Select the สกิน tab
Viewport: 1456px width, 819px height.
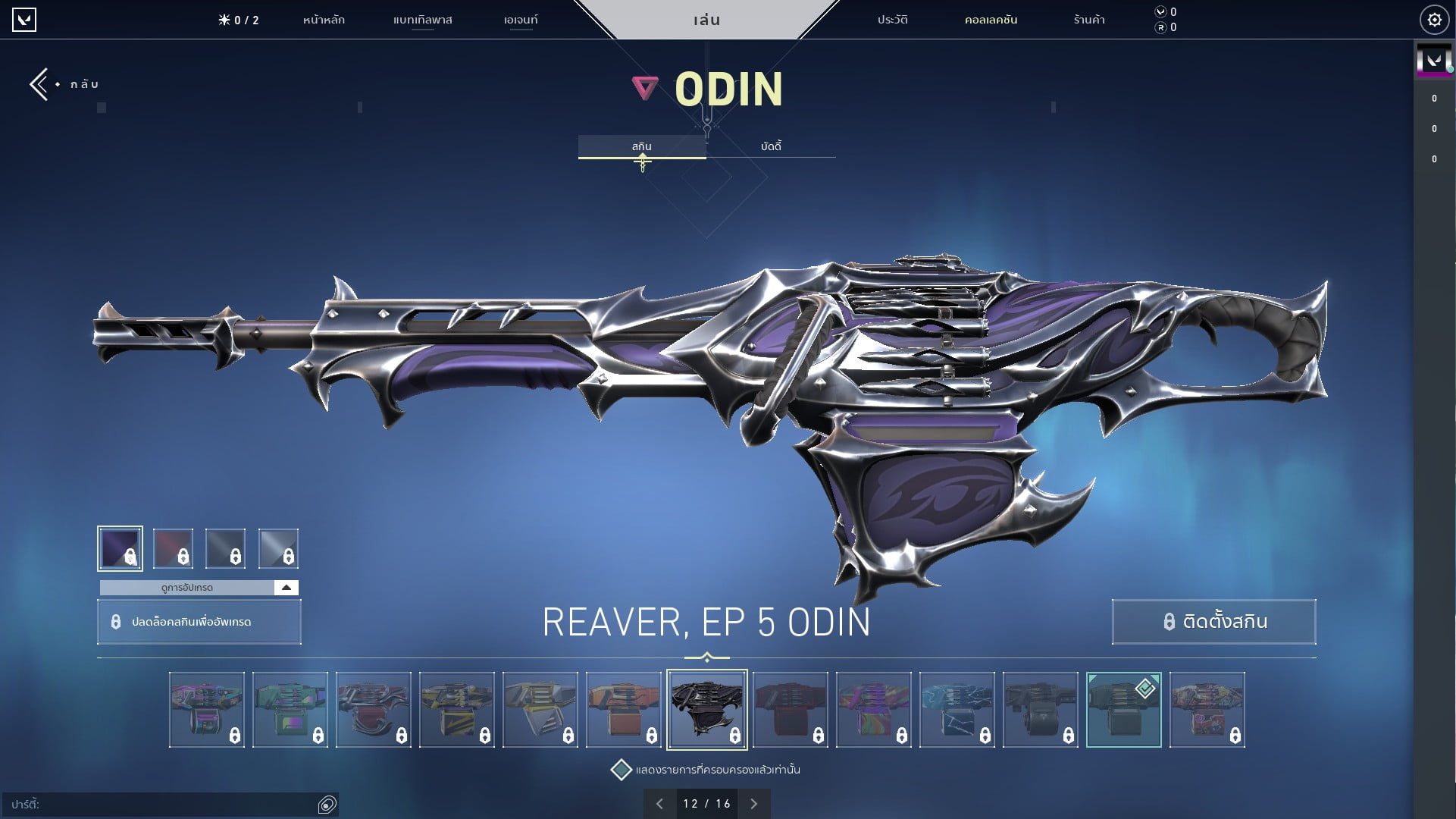pos(643,146)
